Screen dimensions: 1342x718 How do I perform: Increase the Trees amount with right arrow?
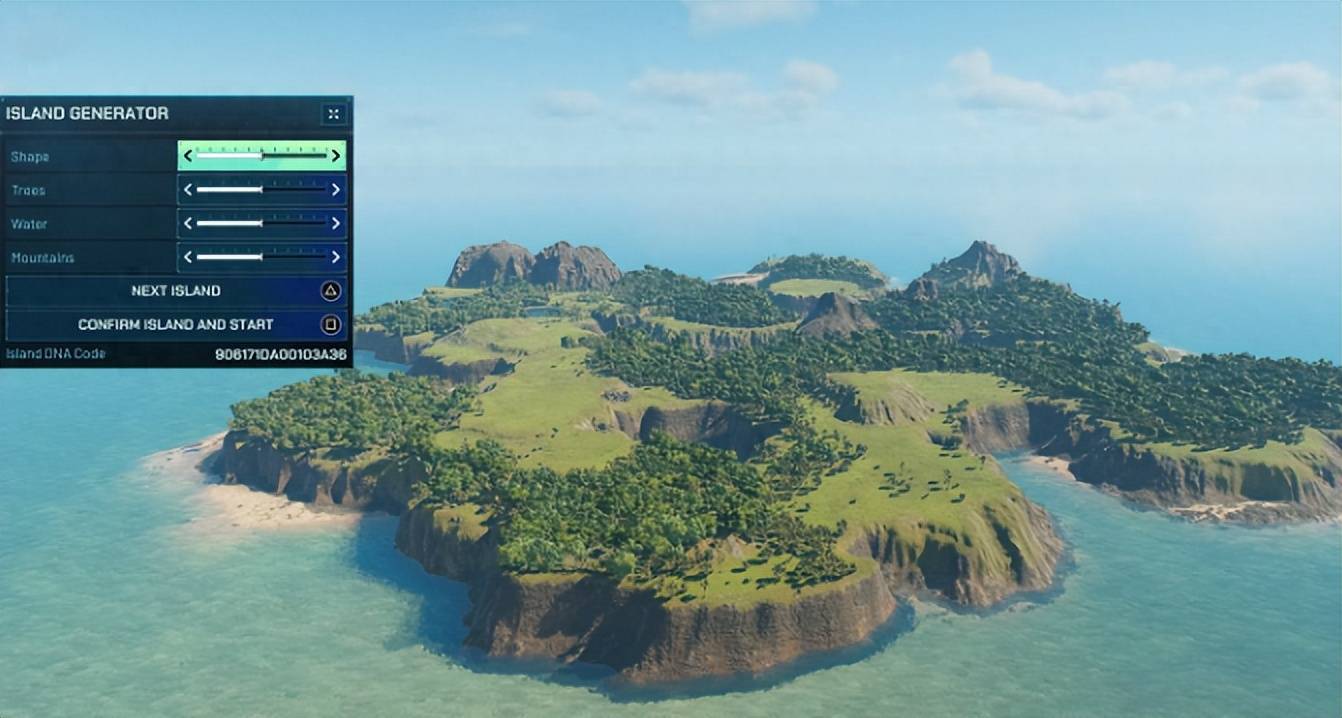point(336,190)
